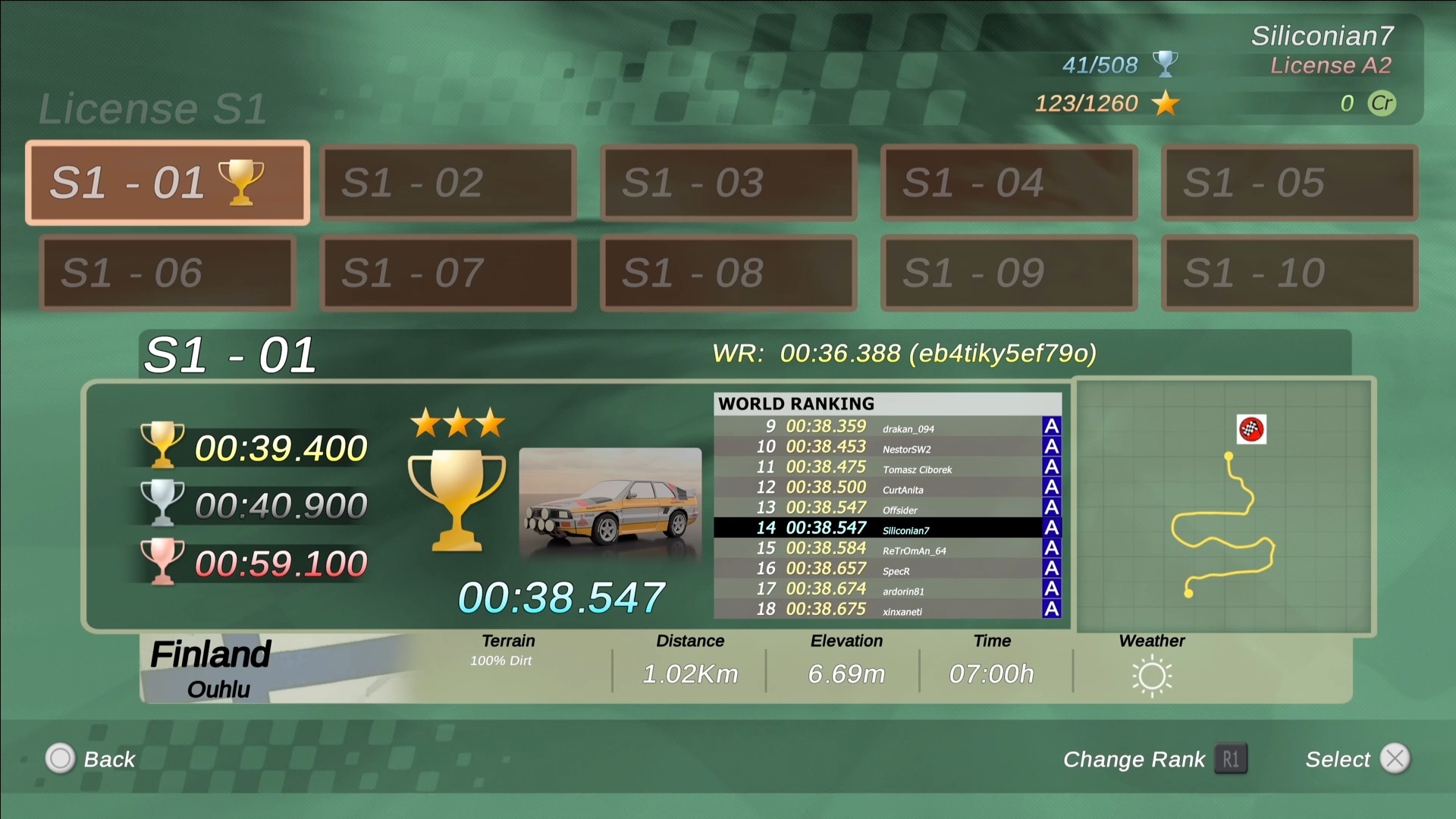1456x819 pixels.
Task: Open license stage S1 - 08
Action: (729, 273)
